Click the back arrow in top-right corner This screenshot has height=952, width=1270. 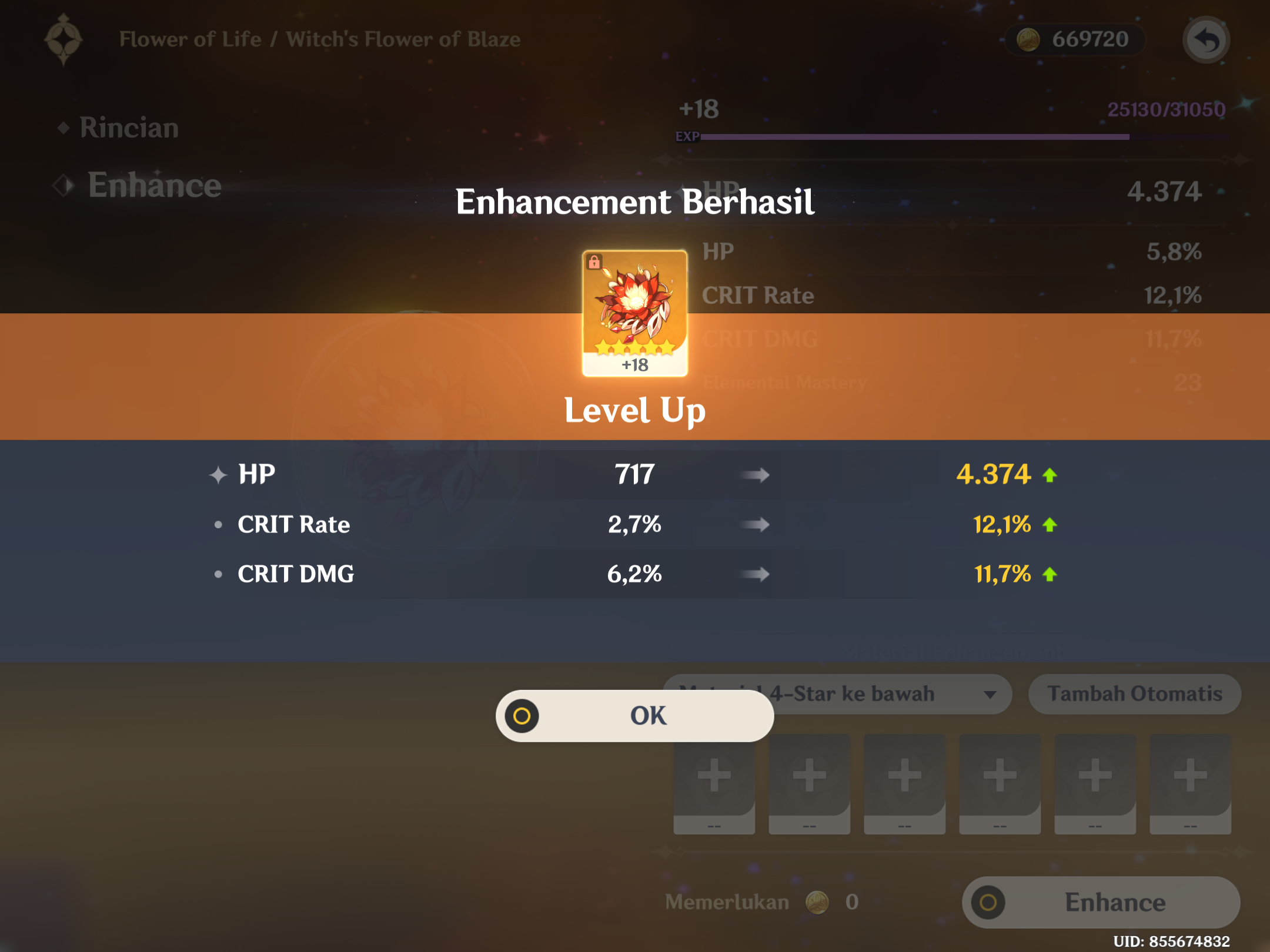[x=1206, y=39]
